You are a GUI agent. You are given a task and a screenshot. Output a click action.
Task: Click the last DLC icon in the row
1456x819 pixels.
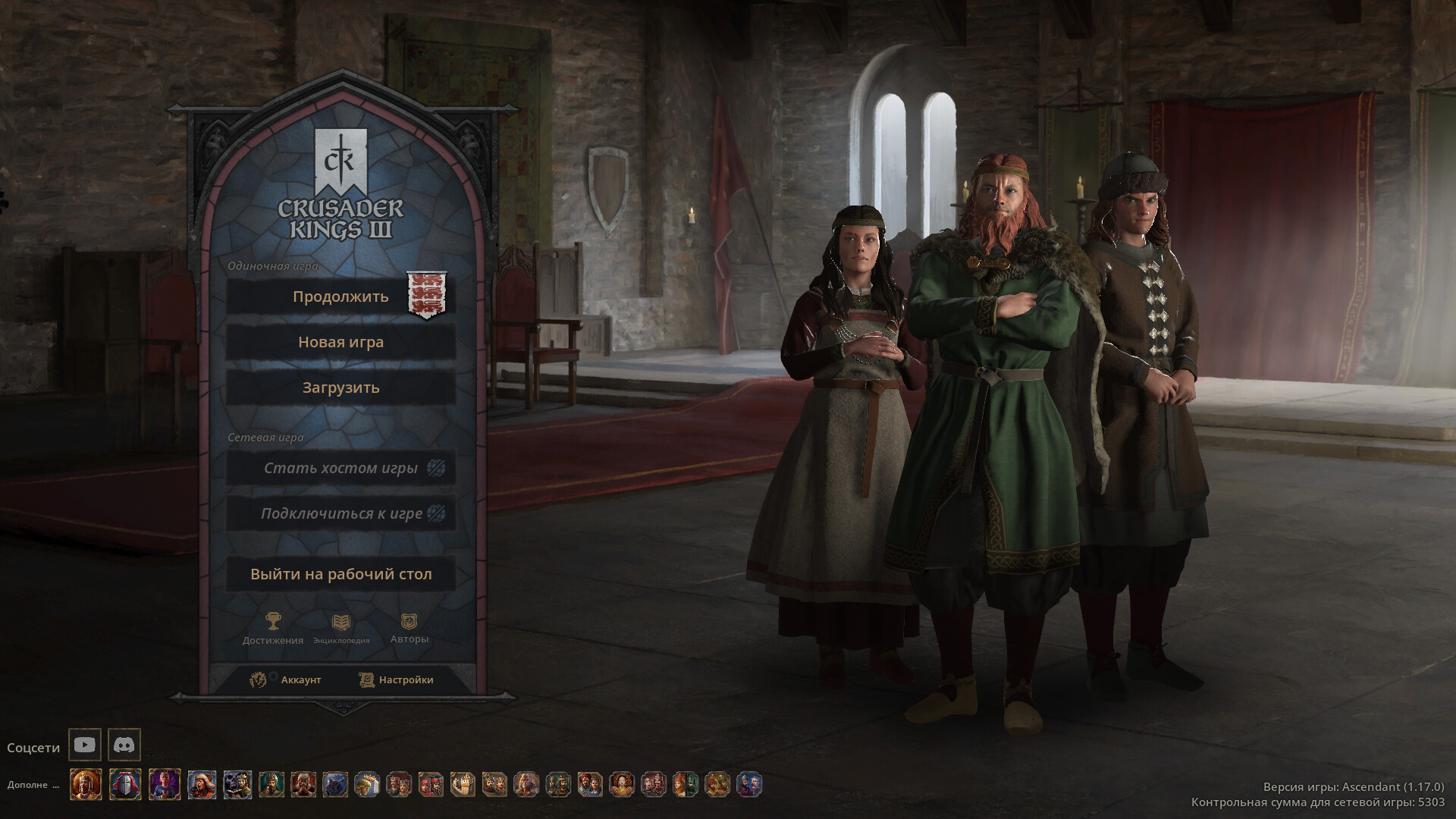point(748,784)
